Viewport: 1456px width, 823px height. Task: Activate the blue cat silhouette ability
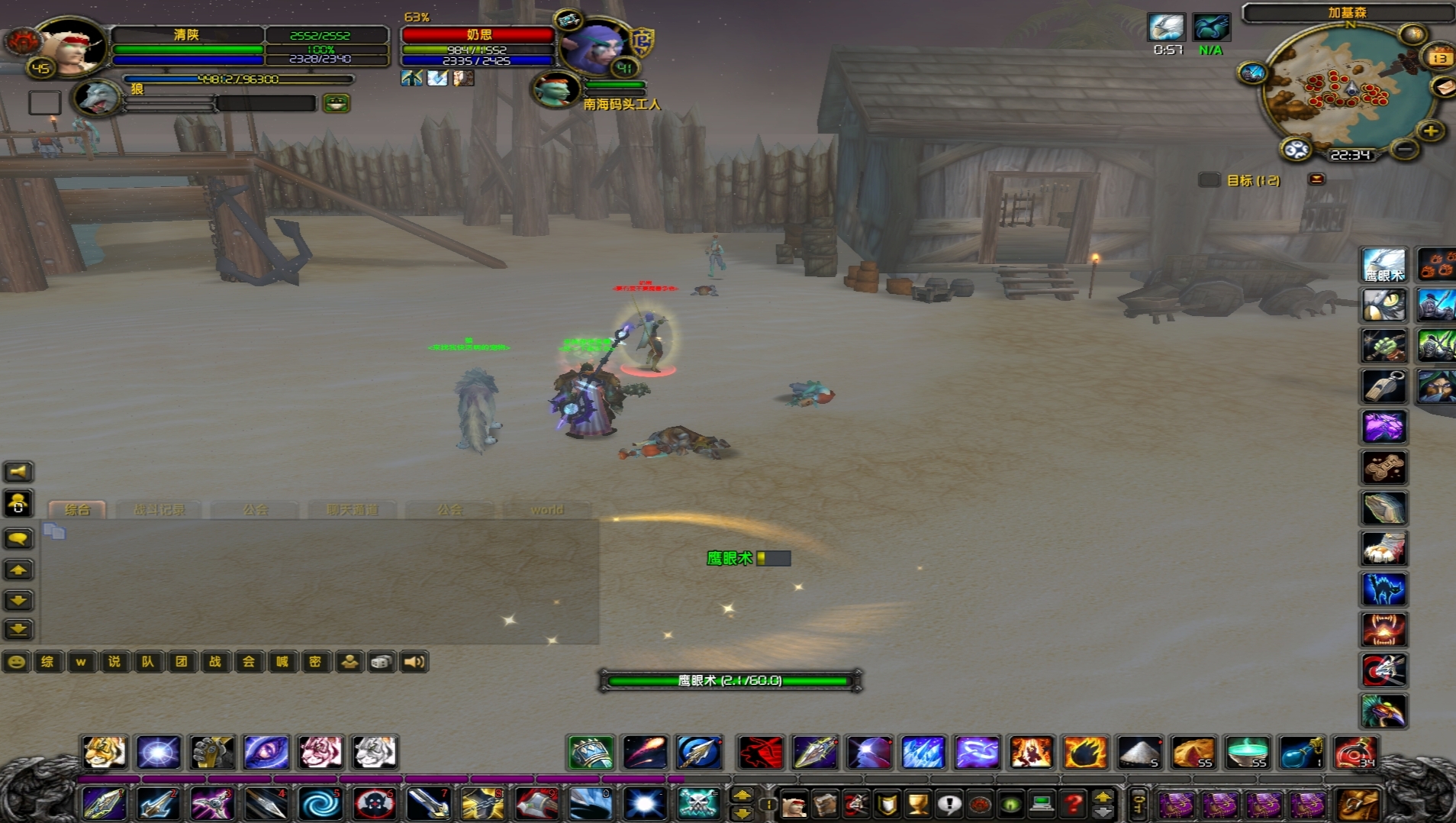[1384, 589]
